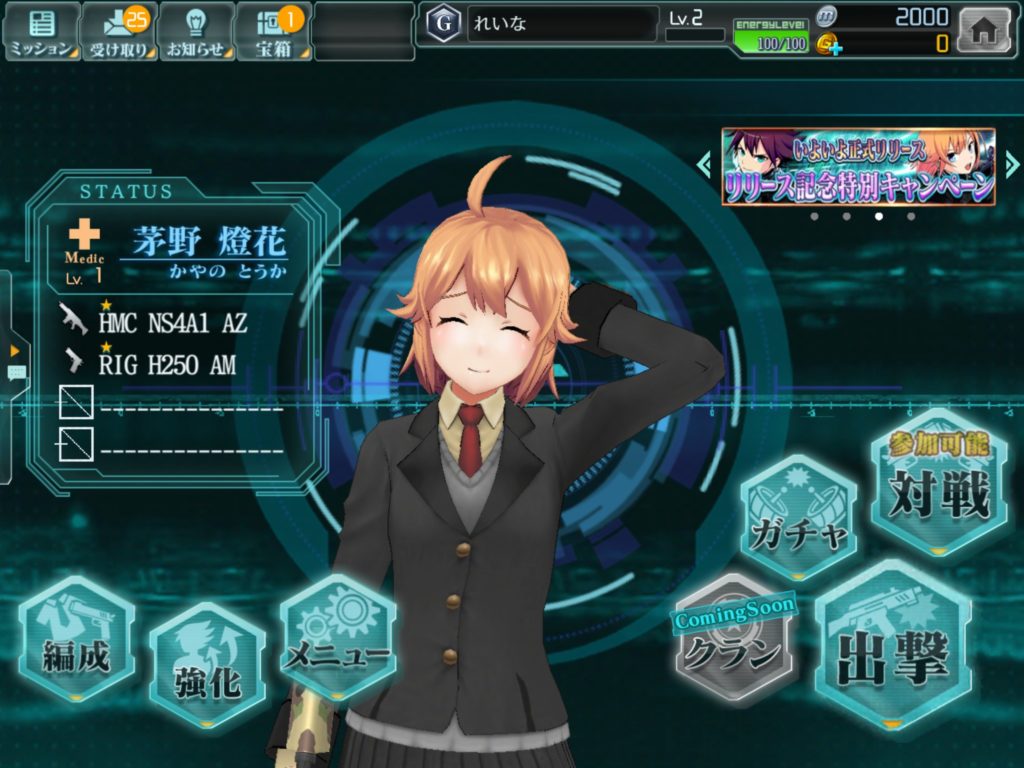
Task: Show the previous banner with left arrow
Action: click(705, 164)
